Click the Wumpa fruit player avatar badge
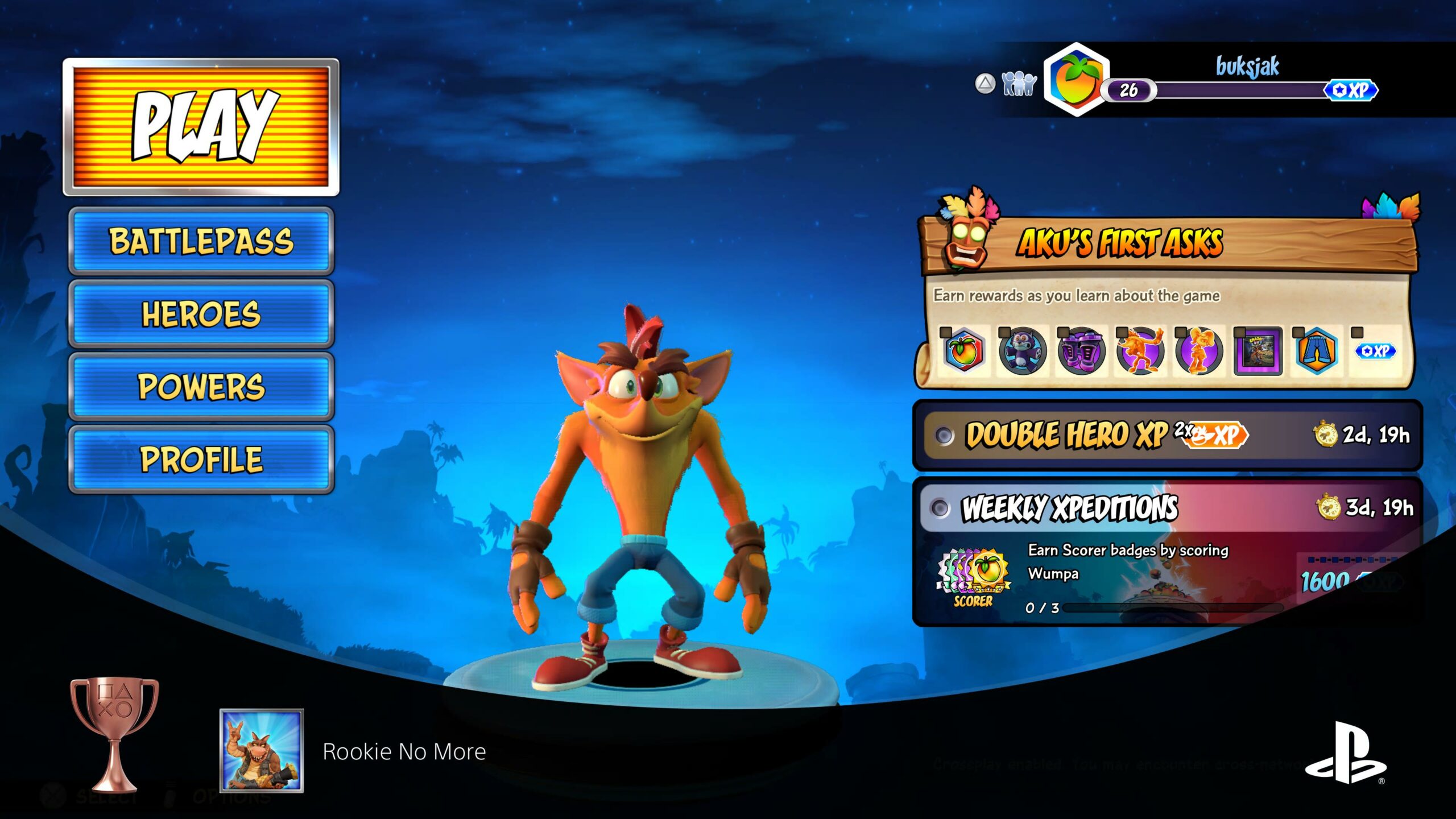Screen dimensions: 1456x819 1077,80
